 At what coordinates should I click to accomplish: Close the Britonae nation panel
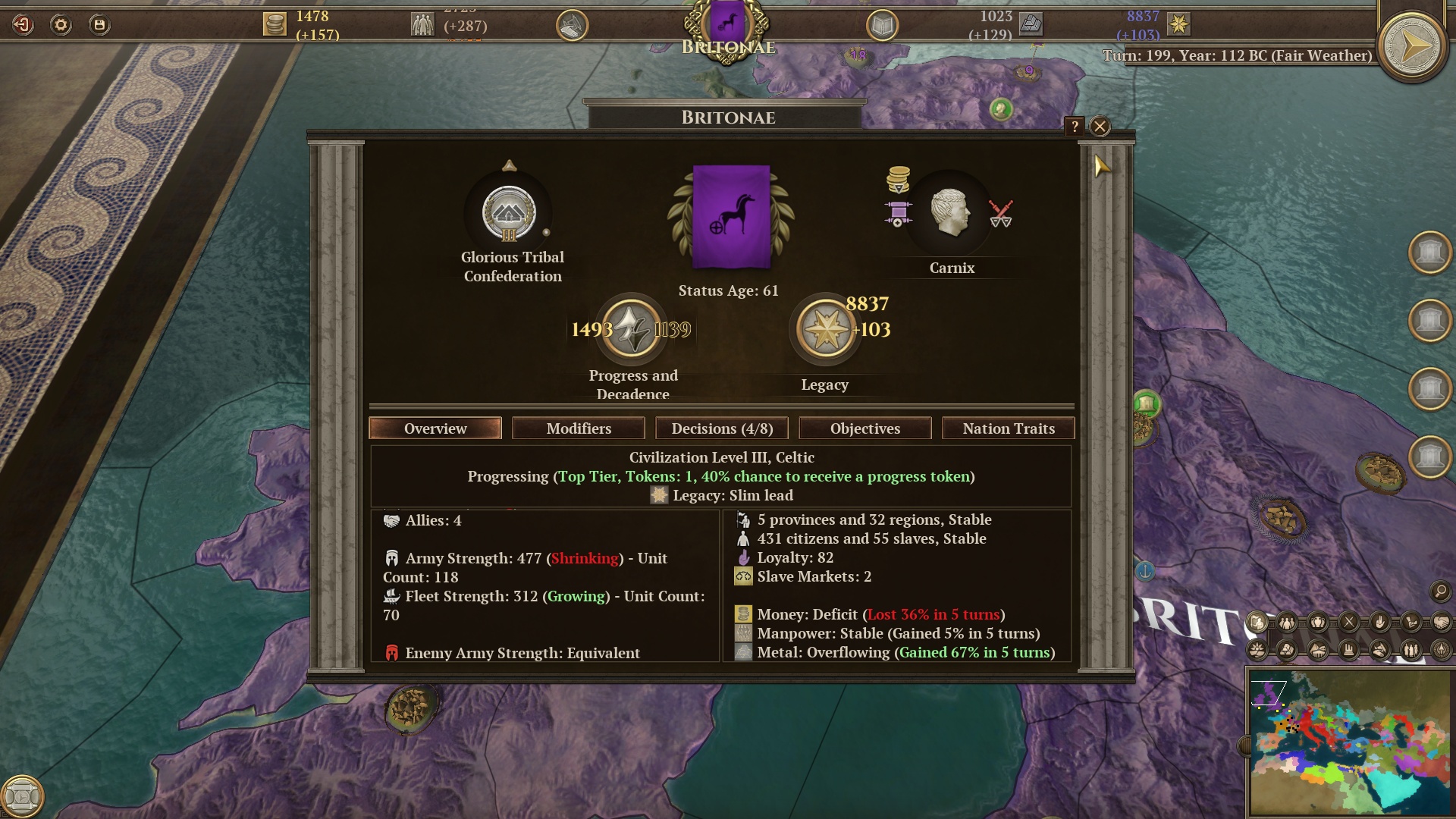1100,127
